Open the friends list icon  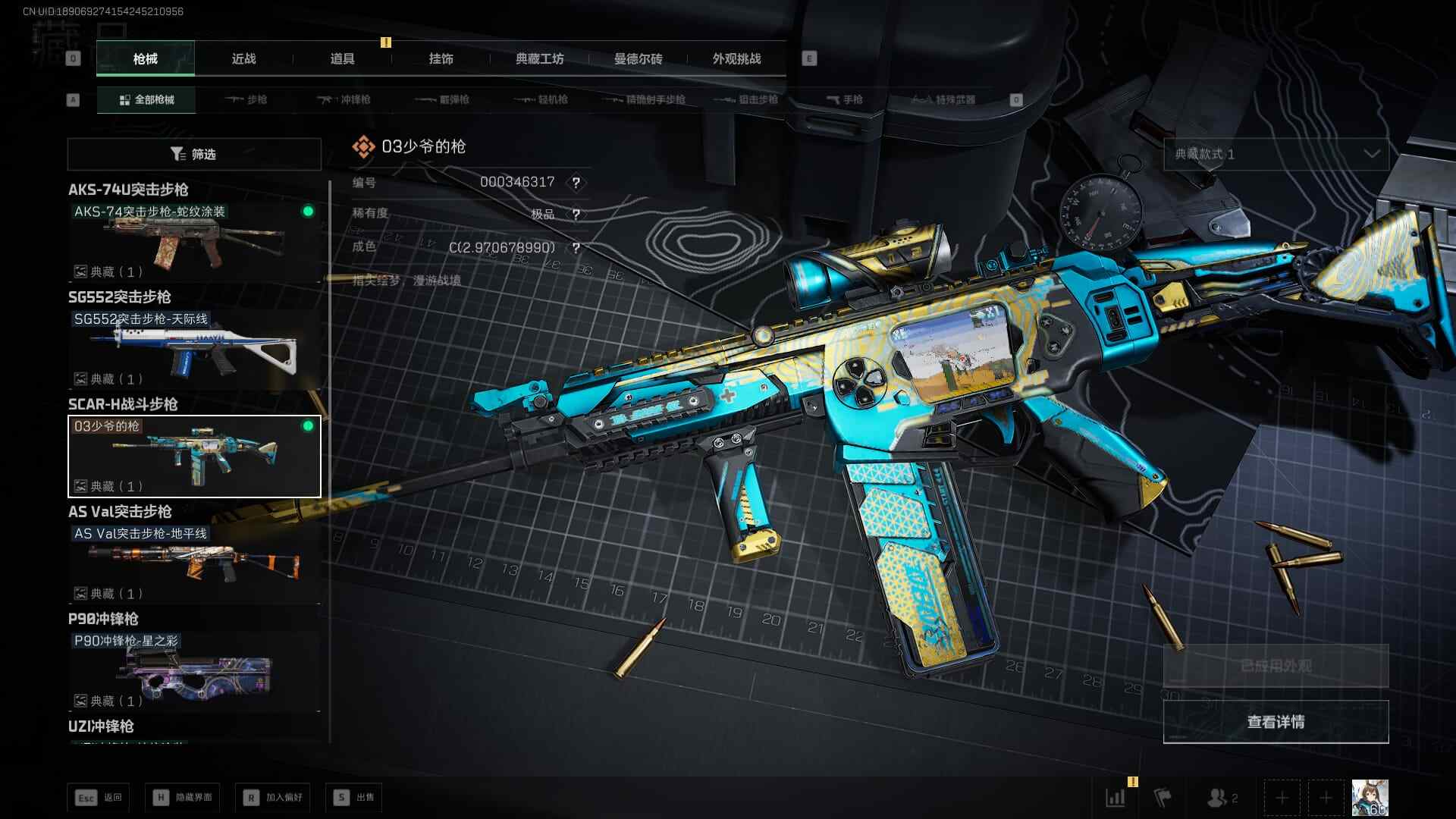[1221, 798]
